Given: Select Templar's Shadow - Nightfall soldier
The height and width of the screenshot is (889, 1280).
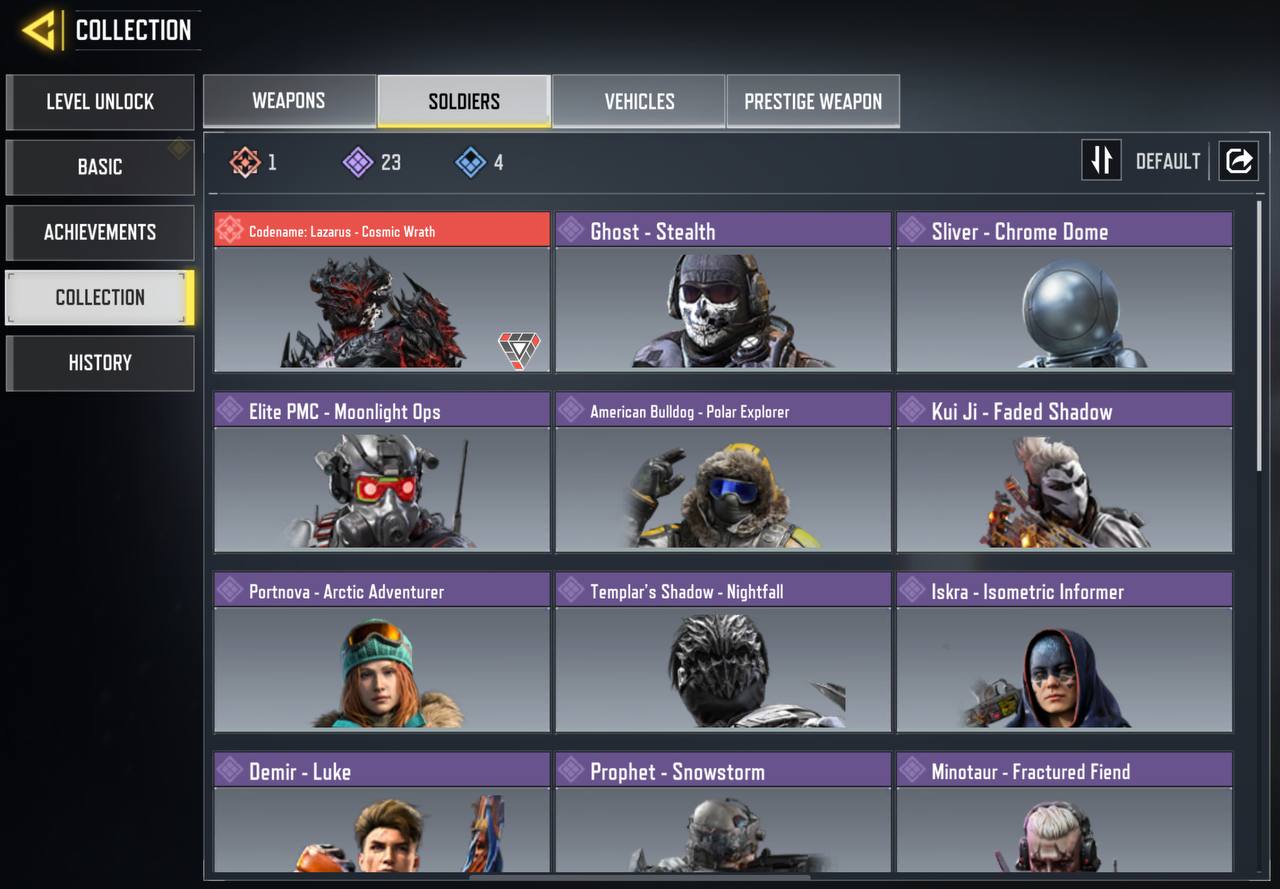Looking at the screenshot, I should [x=723, y=652].
